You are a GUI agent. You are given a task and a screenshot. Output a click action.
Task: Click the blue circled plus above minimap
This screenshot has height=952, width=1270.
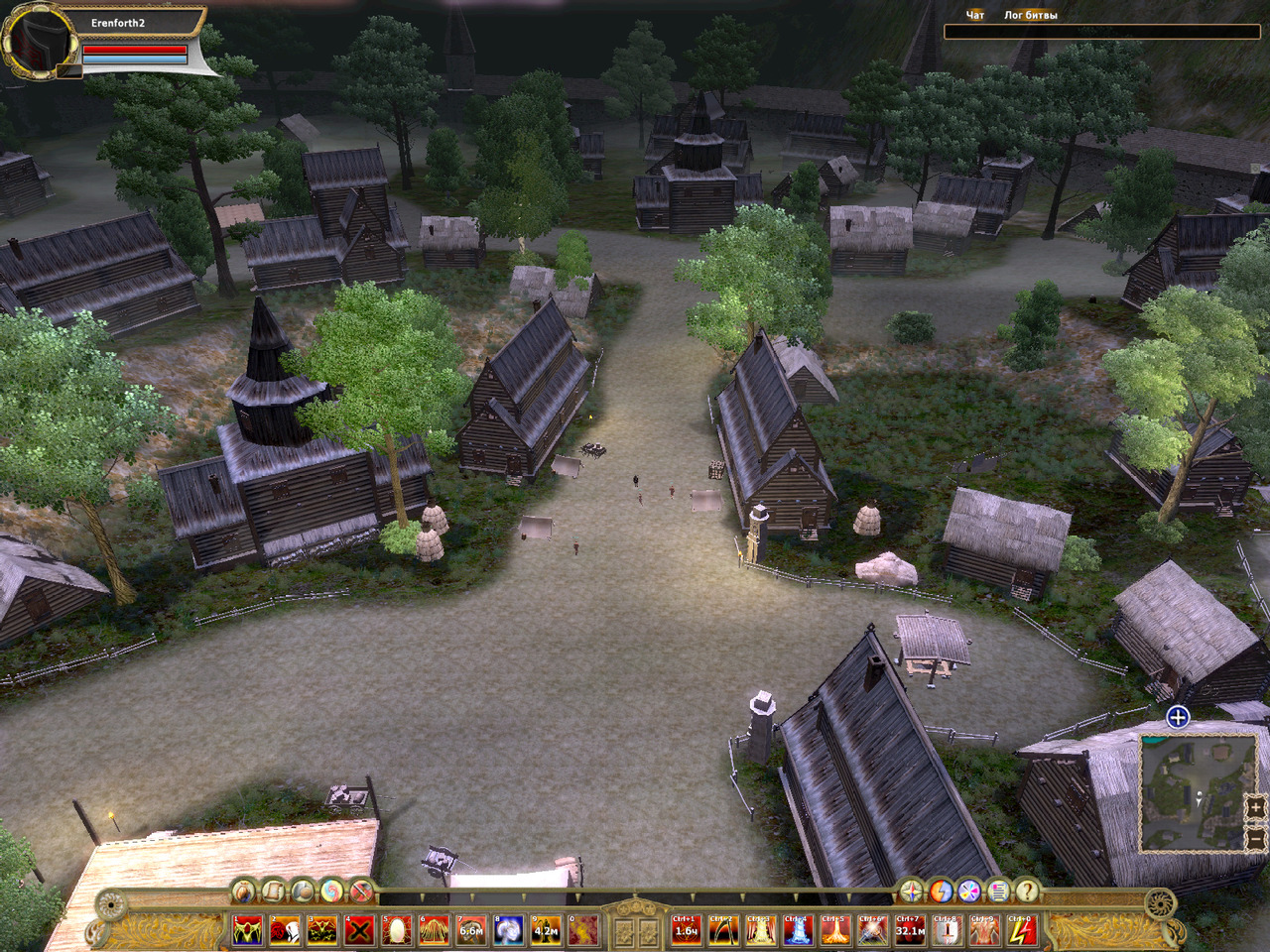pyautogui.click(x=1178, y=717)
